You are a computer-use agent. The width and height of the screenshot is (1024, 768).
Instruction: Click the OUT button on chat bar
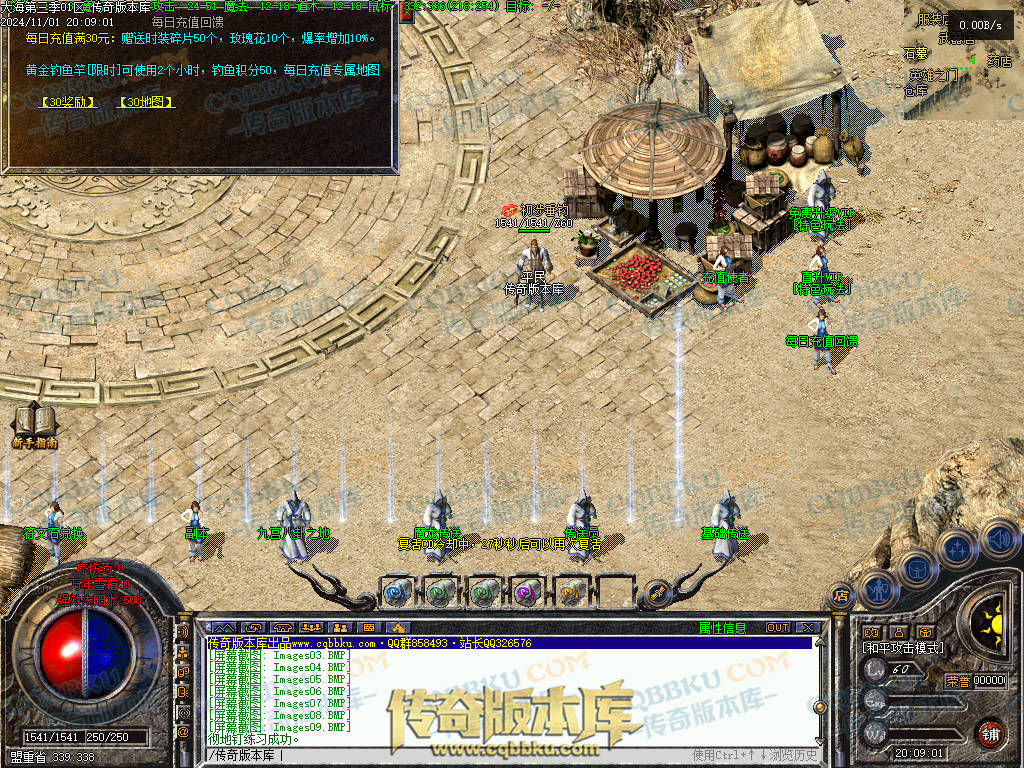(778, 628)
